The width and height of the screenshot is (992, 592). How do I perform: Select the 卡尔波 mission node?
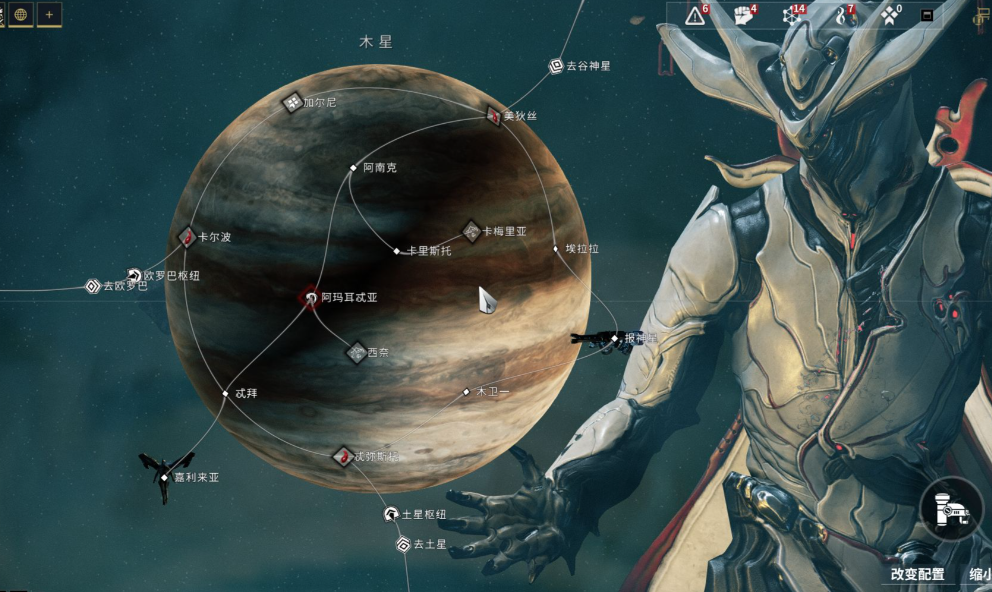click(187, 238)
